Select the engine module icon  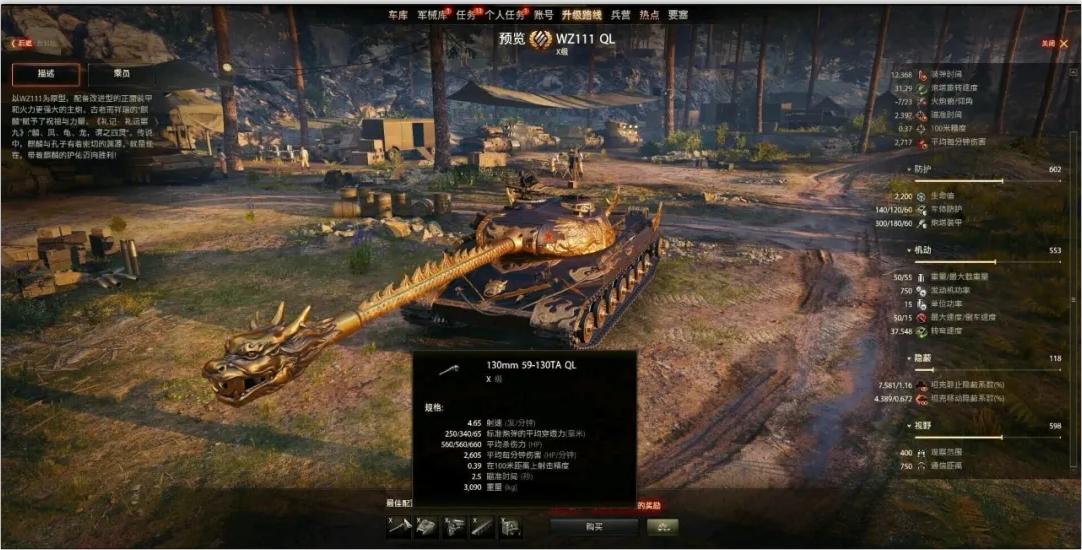455,527
